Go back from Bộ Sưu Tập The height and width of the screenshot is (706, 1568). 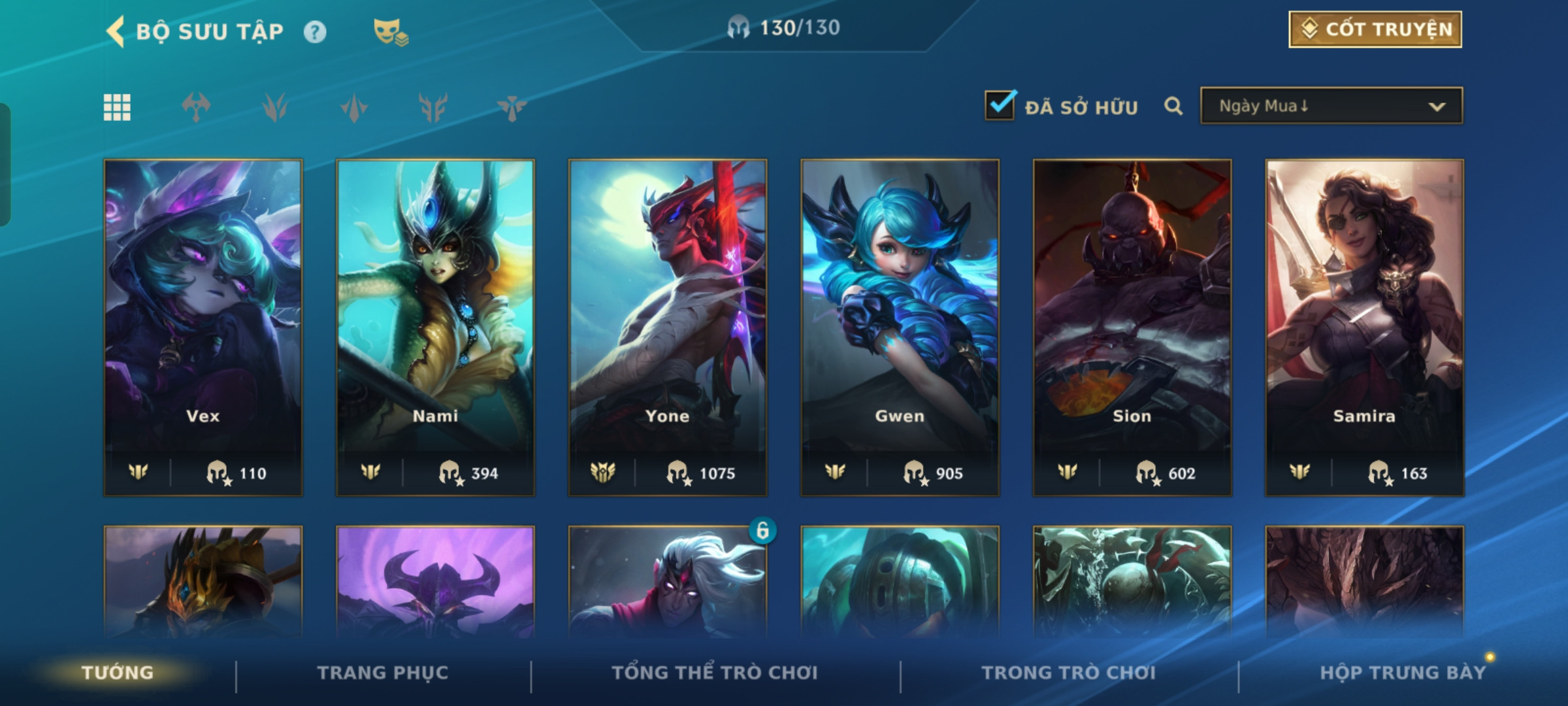pos(116,31)
